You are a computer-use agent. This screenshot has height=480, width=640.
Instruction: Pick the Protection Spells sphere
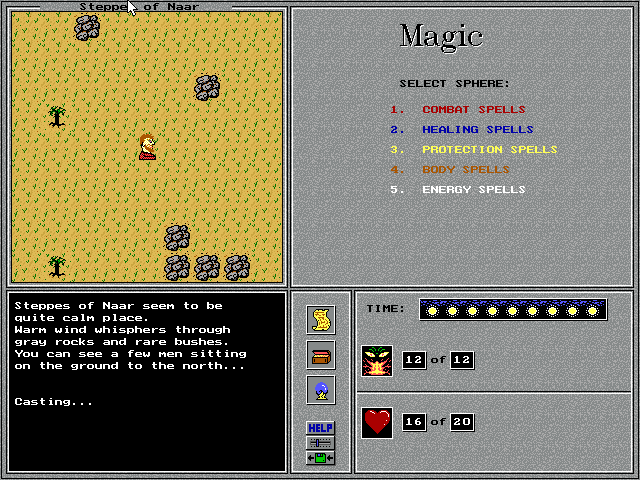489,150
